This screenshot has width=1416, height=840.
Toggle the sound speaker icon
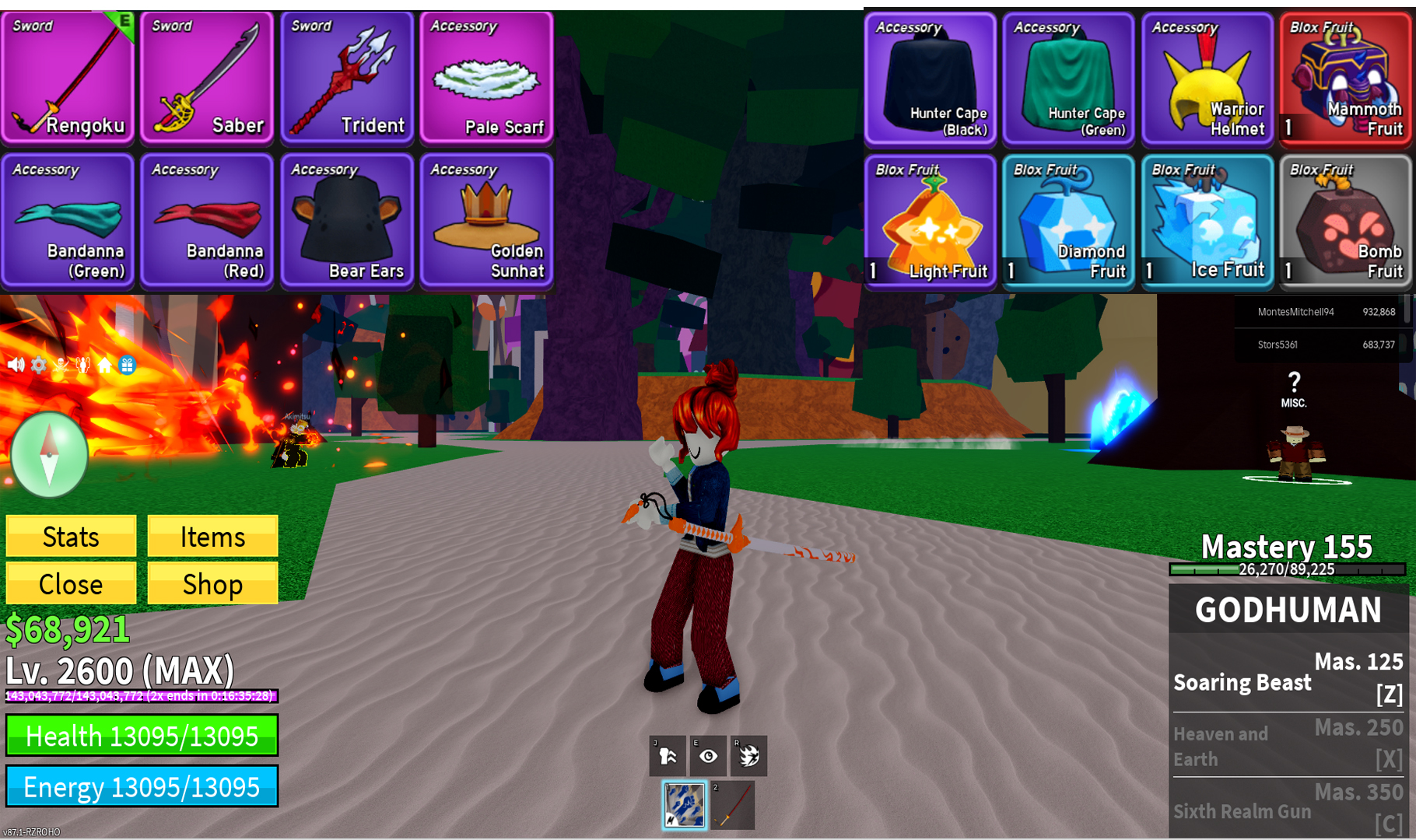pos(16,365)
